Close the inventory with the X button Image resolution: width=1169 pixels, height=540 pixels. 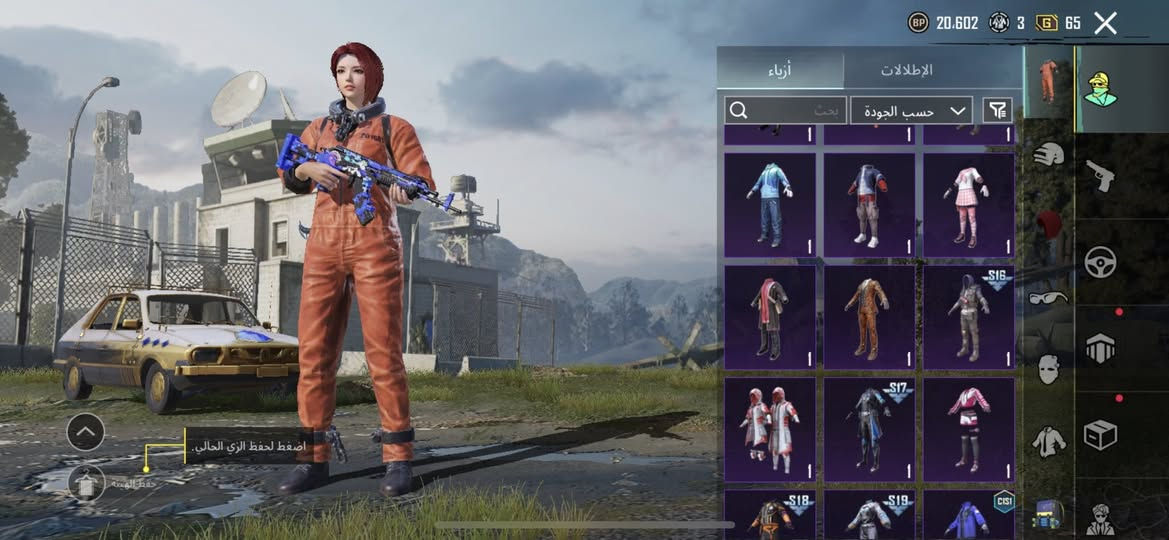point(1105,23)
